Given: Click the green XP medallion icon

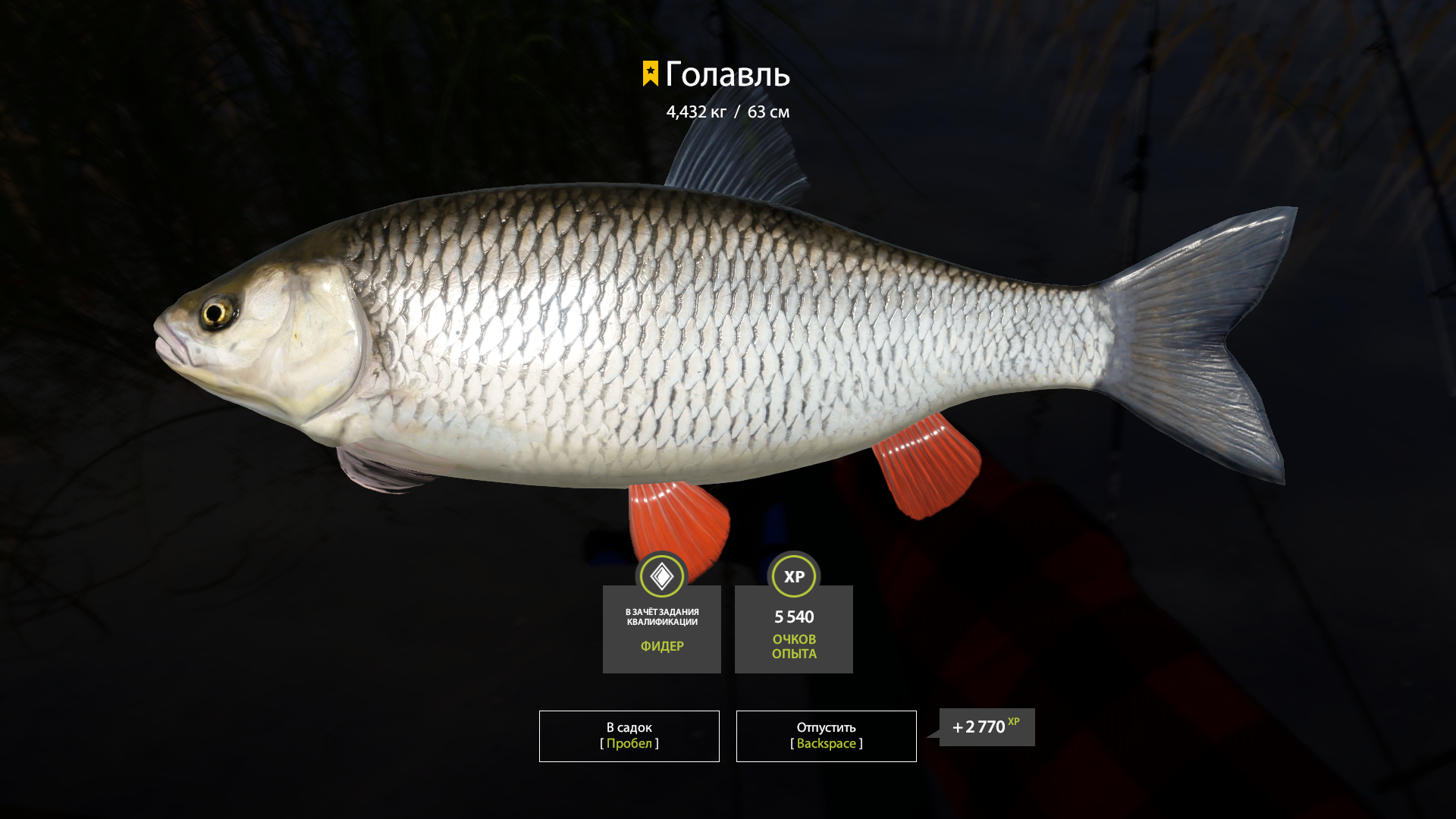Looking at the screenshot, I should pos(793,576).
